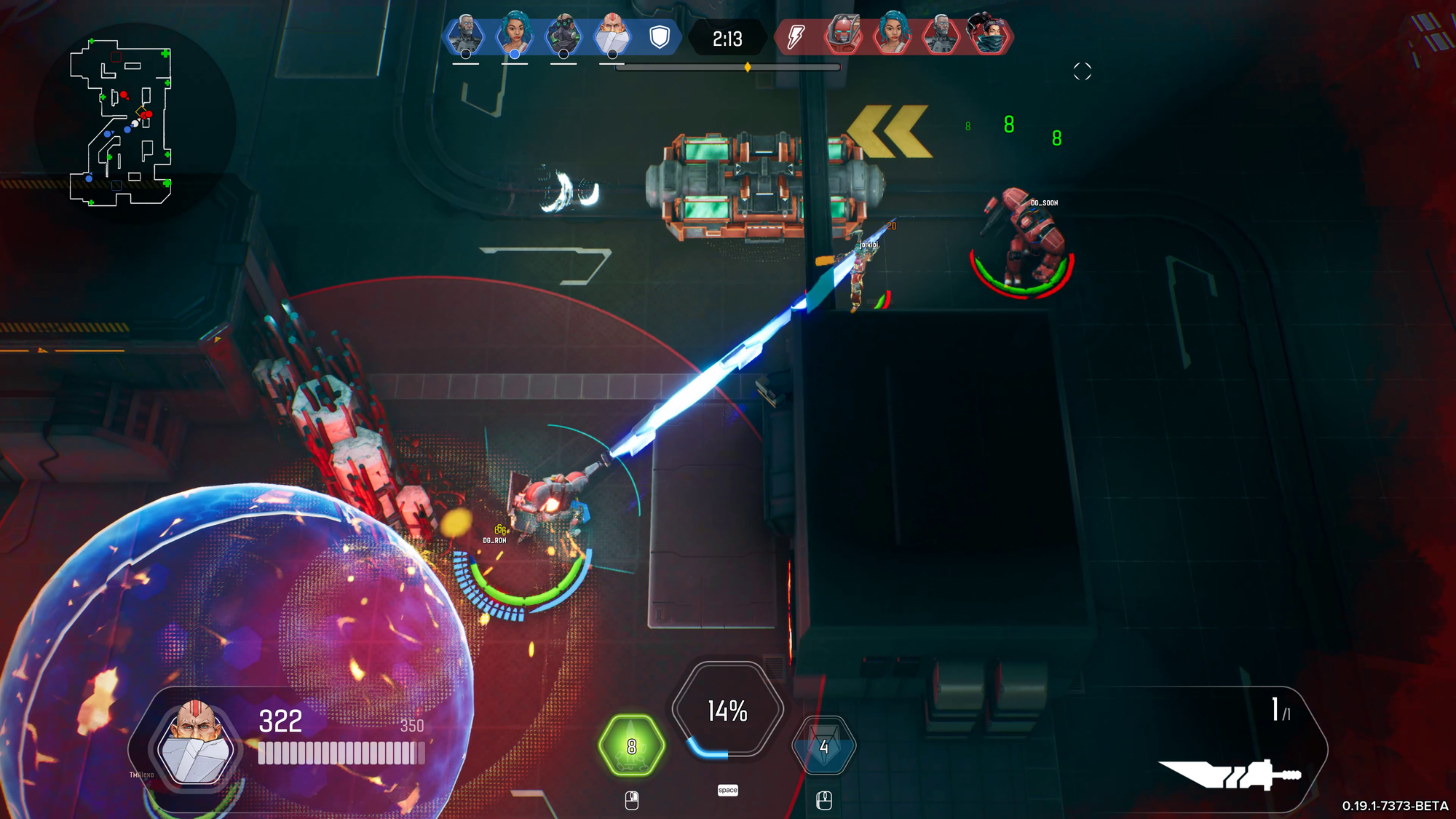Image resolution: width=1456 pixels, height=819 pixels.
Task: Click the blue team shield icon
Action: (x=661, y=36)
